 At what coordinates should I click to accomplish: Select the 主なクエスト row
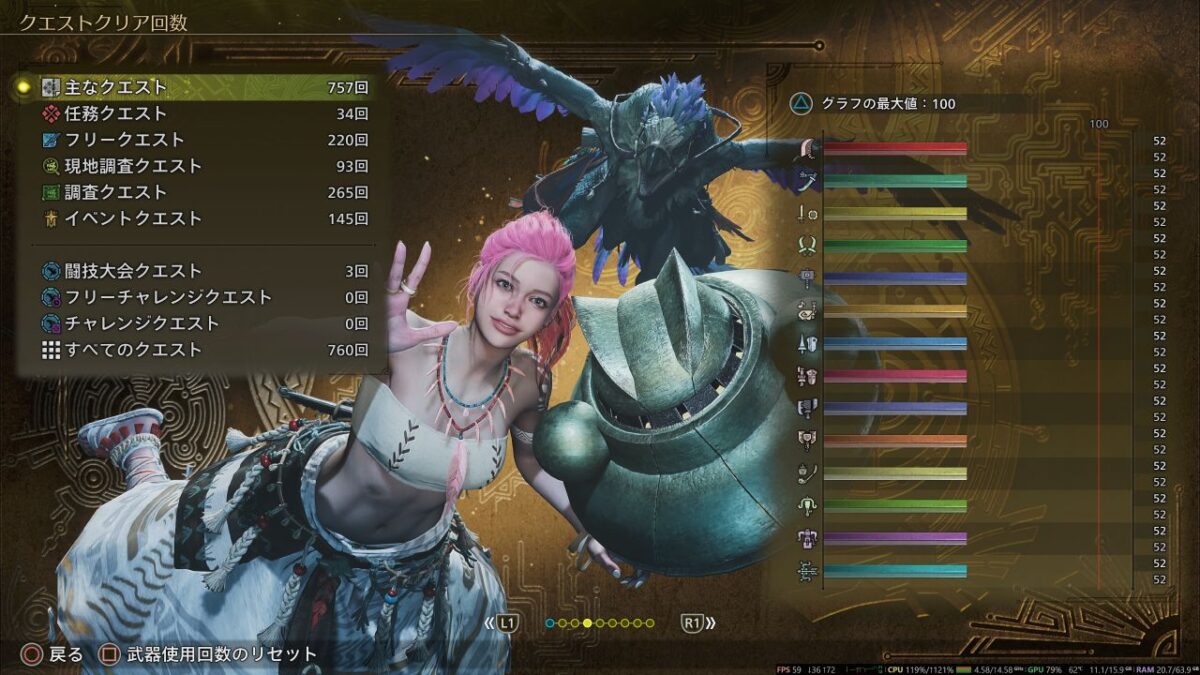[x=195, y=88]
